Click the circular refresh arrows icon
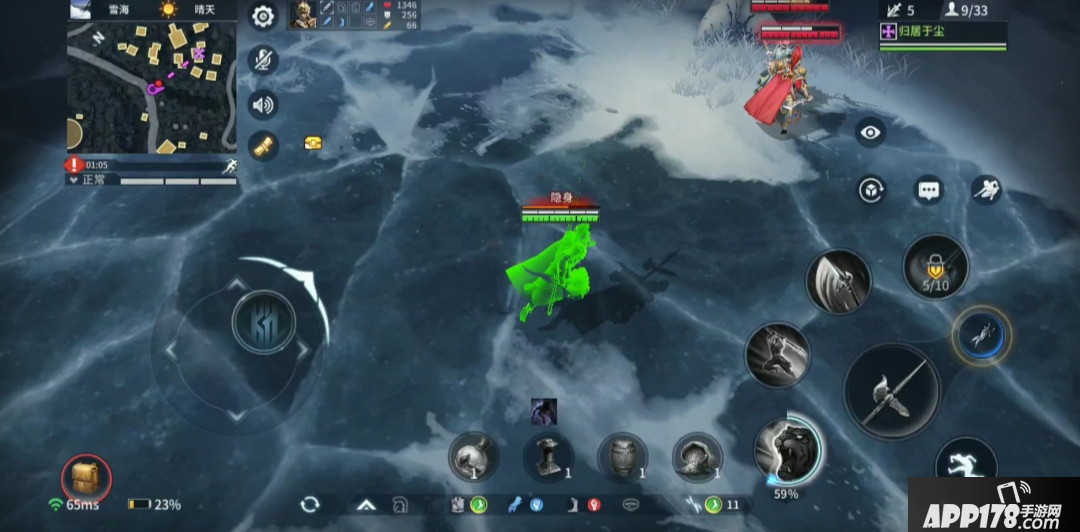 coord(310,505)
